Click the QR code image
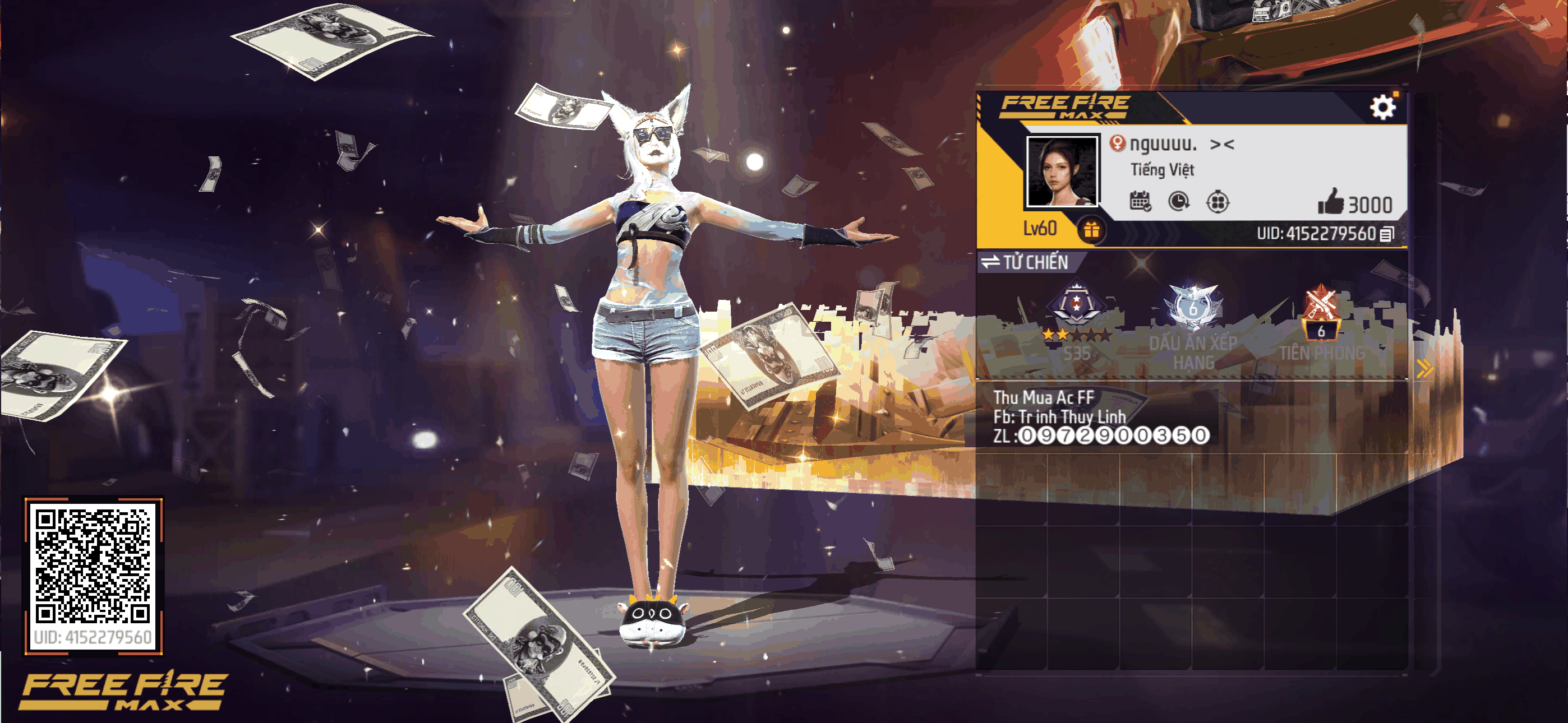This screenshot has height=723, width=1568. click(x=93, y=566)
